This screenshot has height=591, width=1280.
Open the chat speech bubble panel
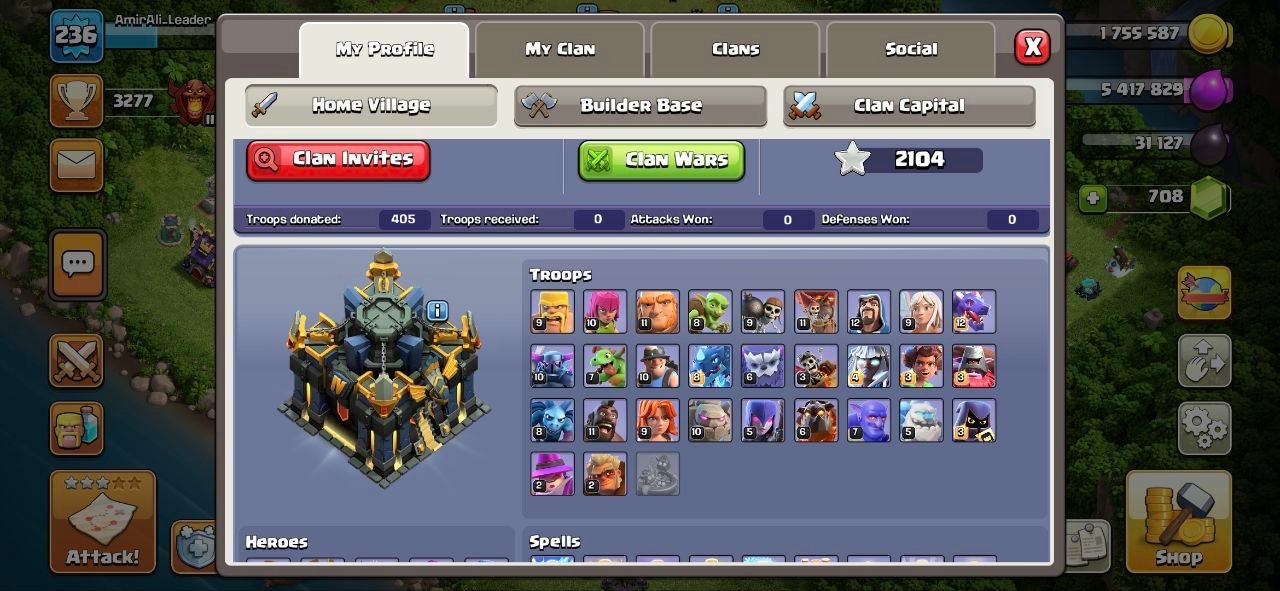[x=77, y=265]
